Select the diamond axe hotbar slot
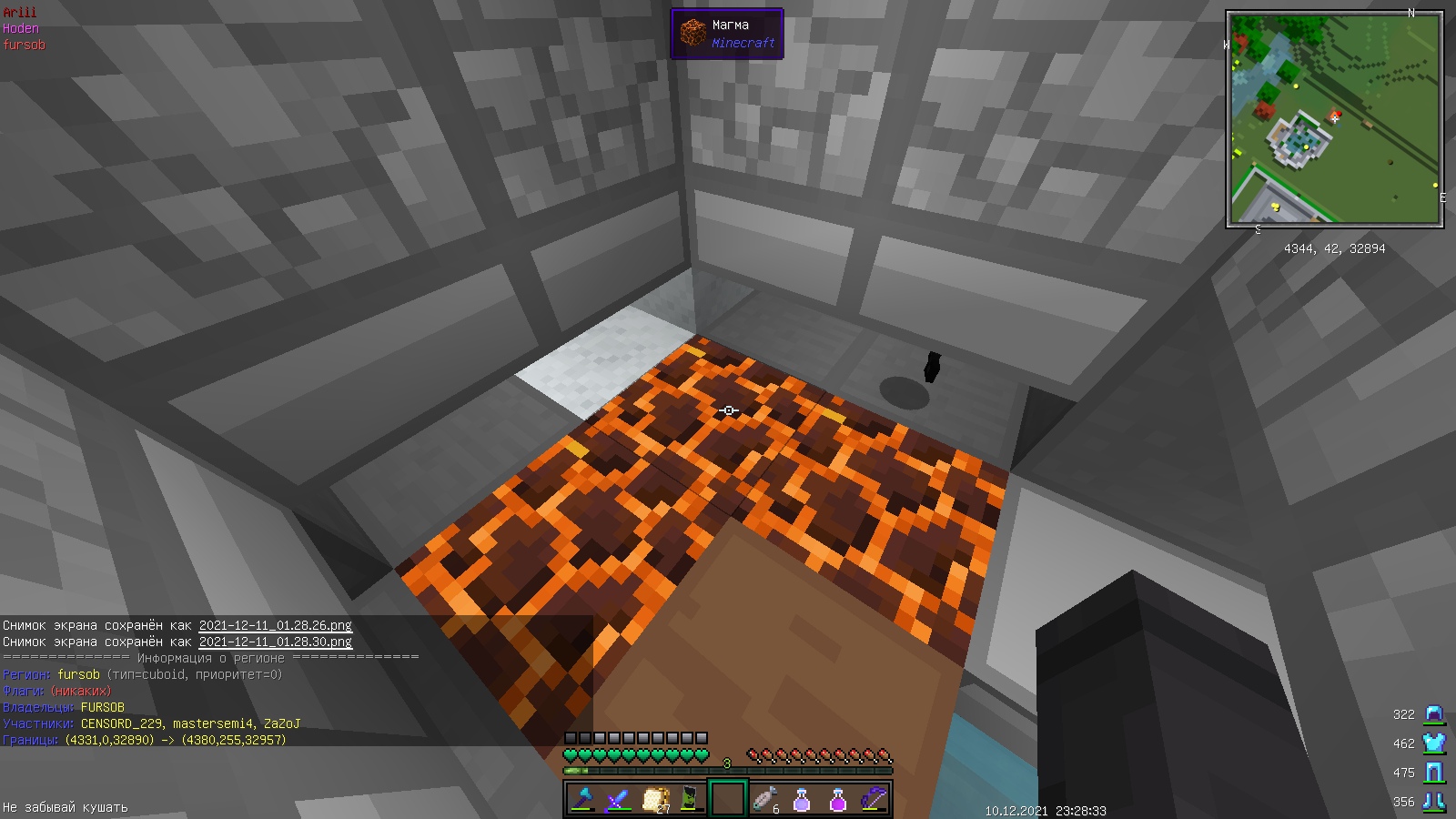 tap(582, 799)
